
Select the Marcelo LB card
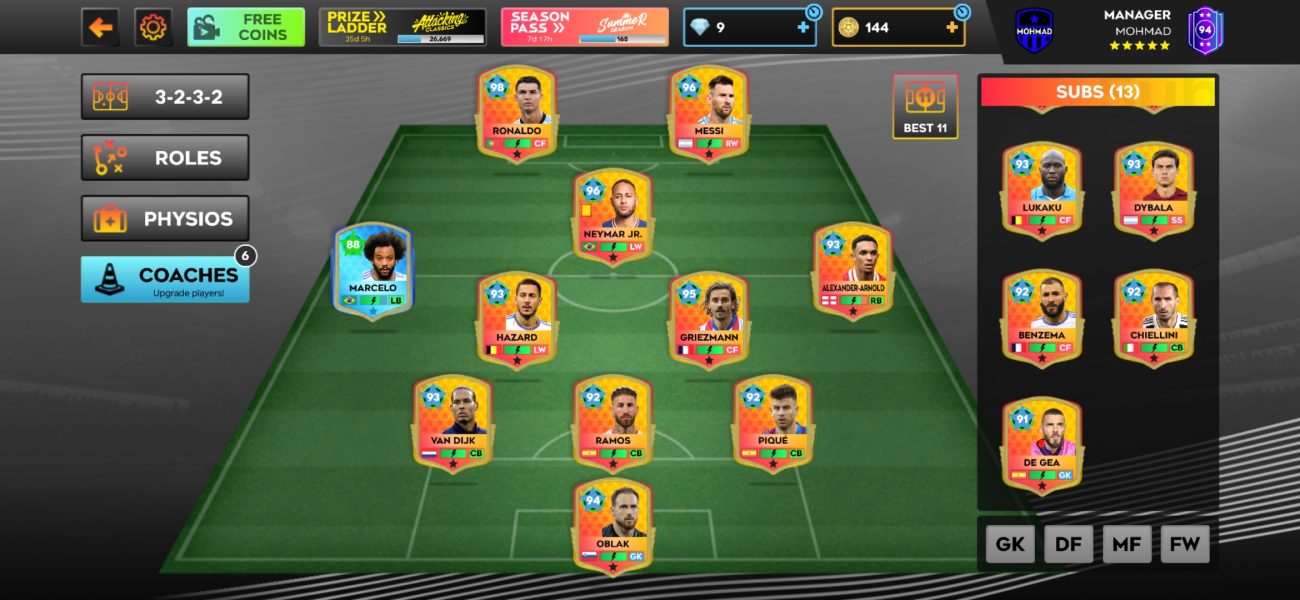point(373,271)
